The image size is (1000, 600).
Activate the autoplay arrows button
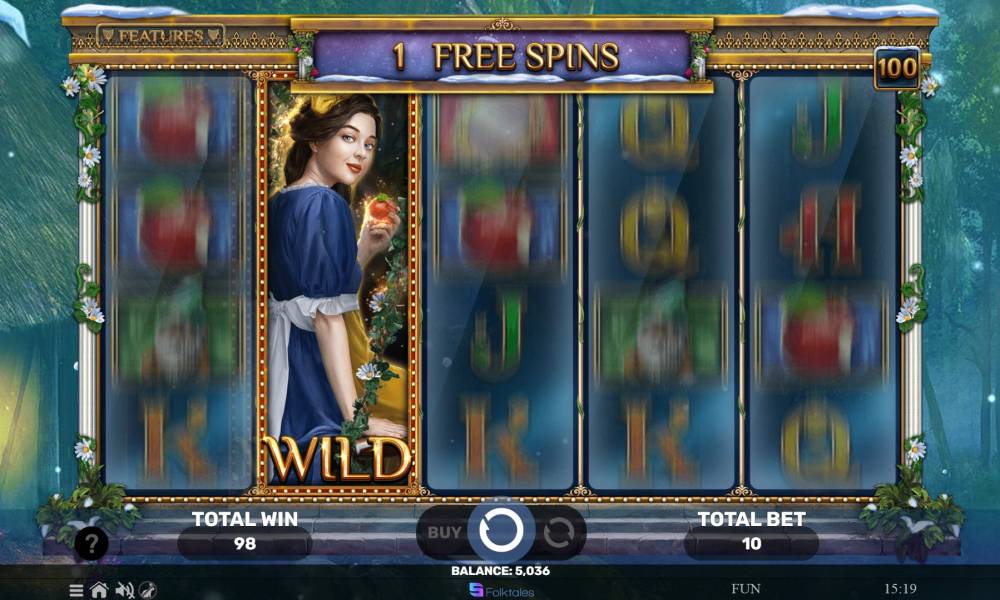[x=558, y=532]
